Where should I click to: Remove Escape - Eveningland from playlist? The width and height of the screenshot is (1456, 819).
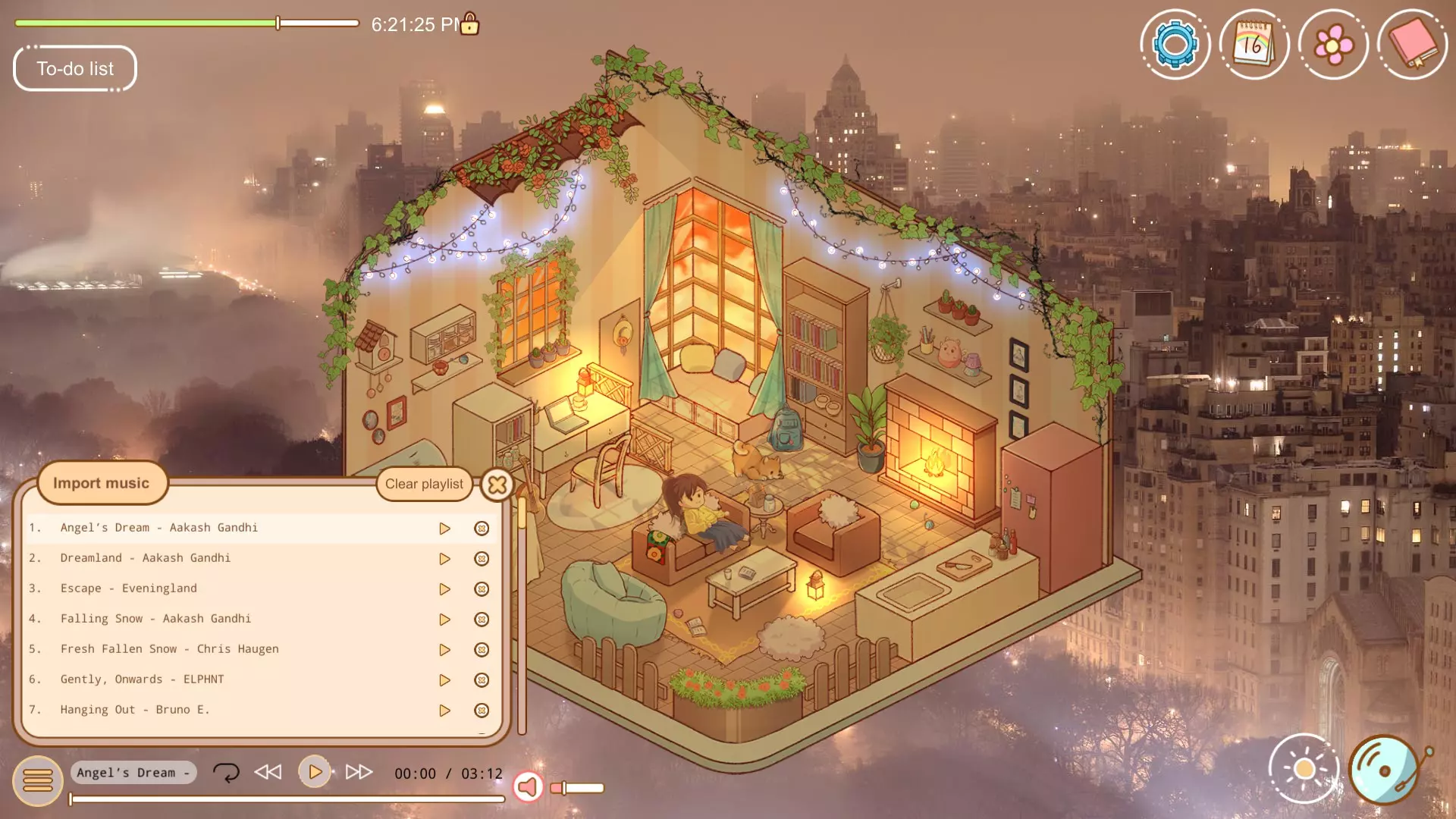point(482,589)
